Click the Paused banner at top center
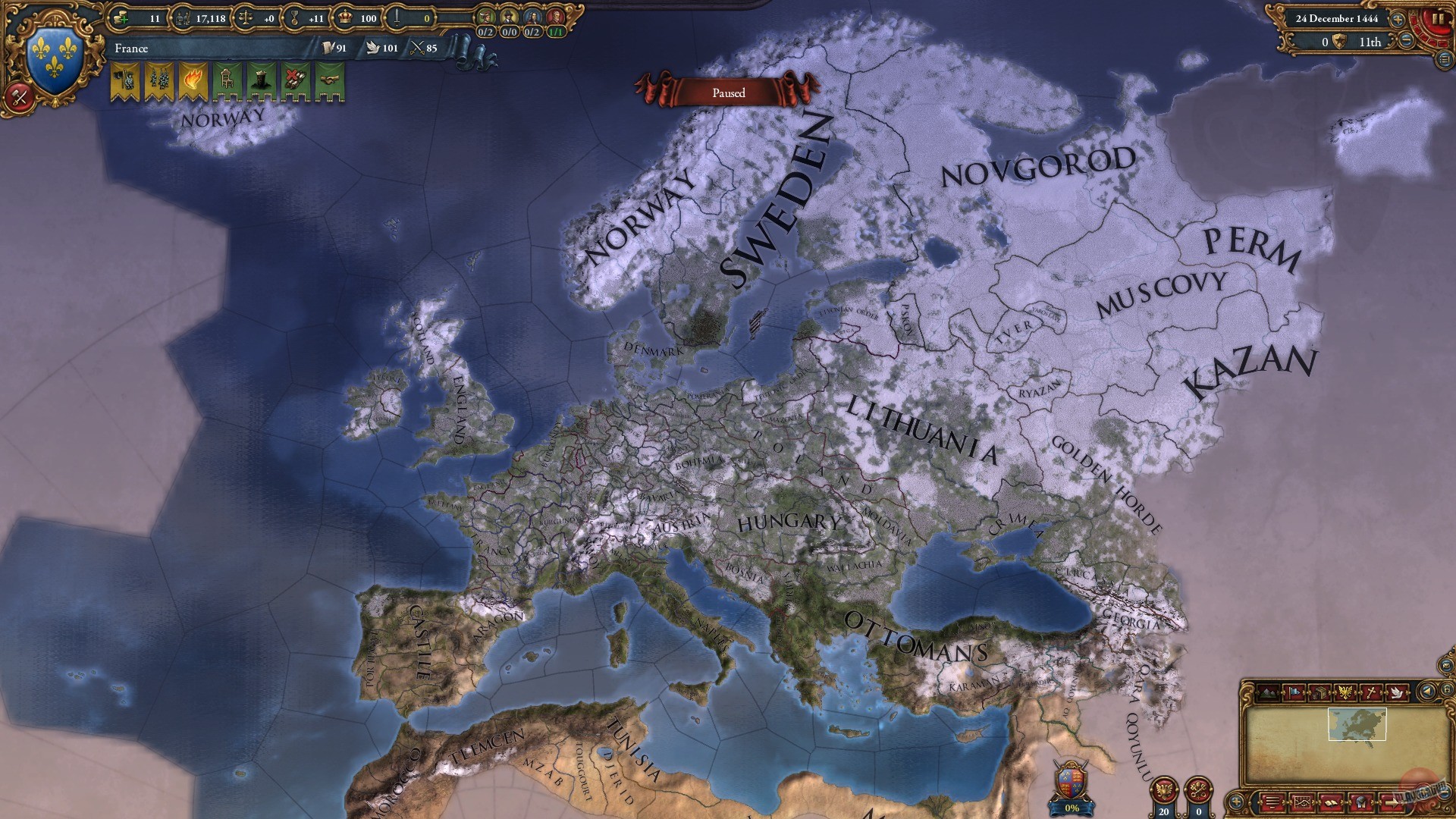This screenshot has width=1456, height=819. 728,93
